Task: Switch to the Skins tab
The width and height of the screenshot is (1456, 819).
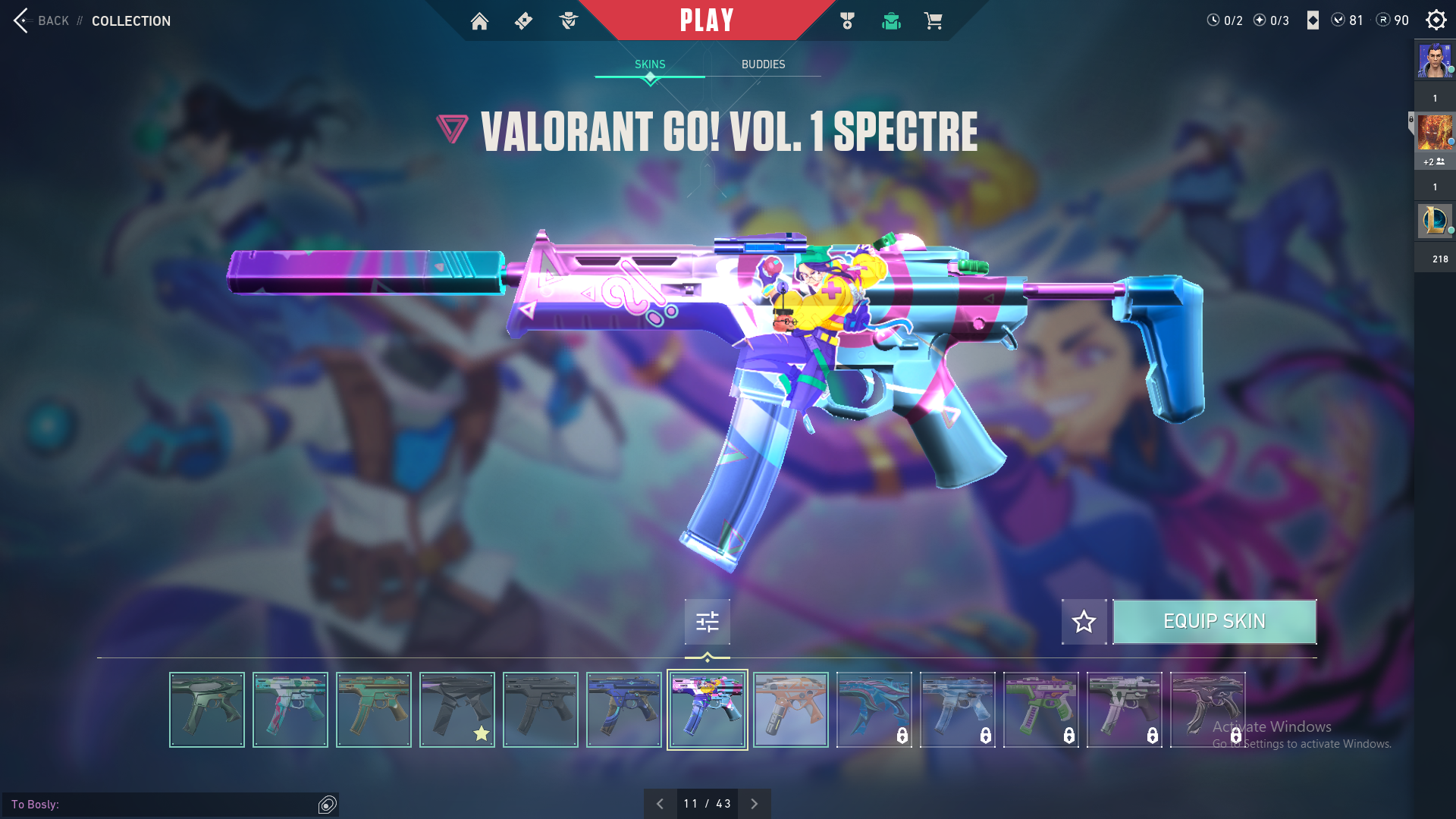Action: [x=650, y=64]
